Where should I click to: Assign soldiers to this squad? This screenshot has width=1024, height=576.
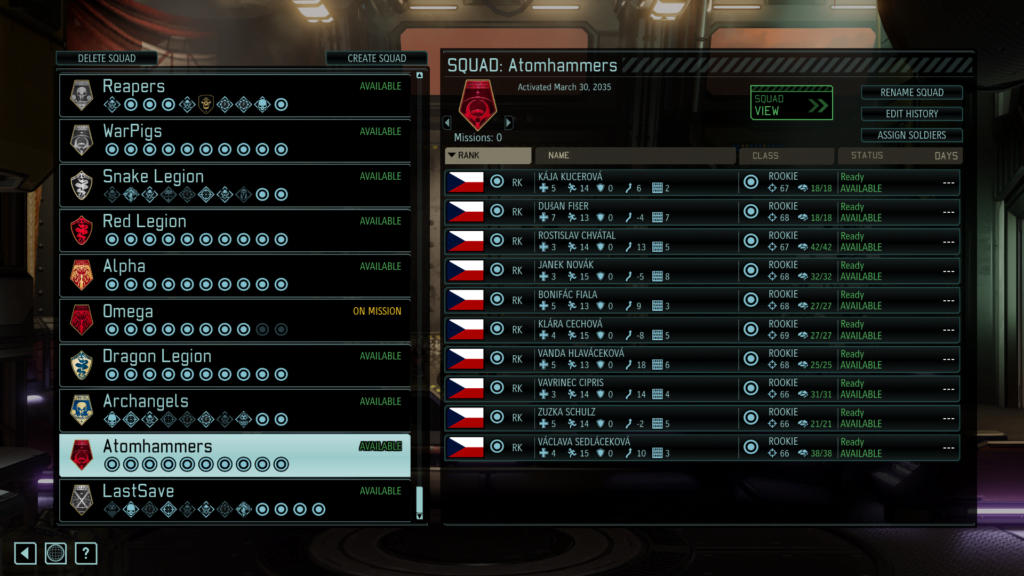coord(911,135)
